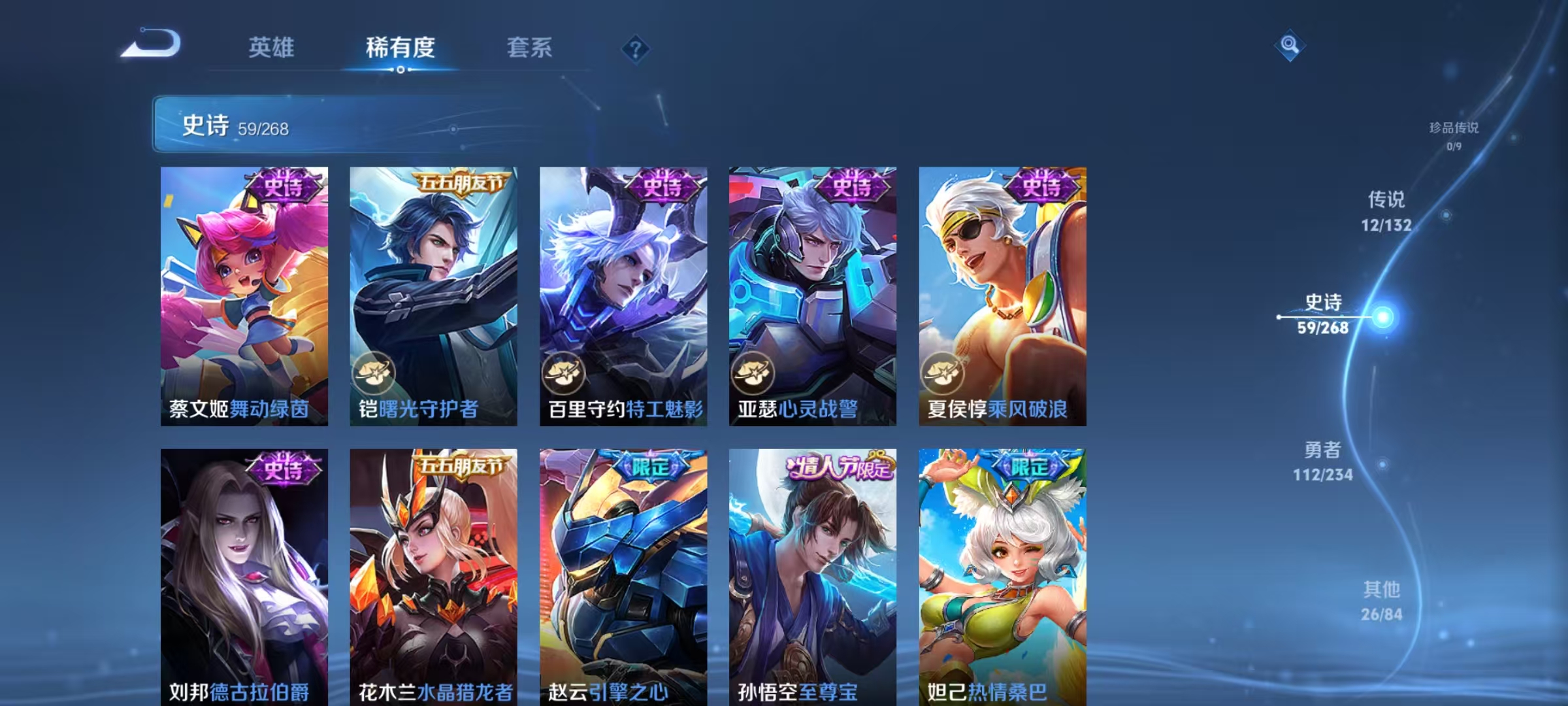Open the help question mark icon
The width and height of the screenshot is (1568, 706).
click(x=636, y=49)
